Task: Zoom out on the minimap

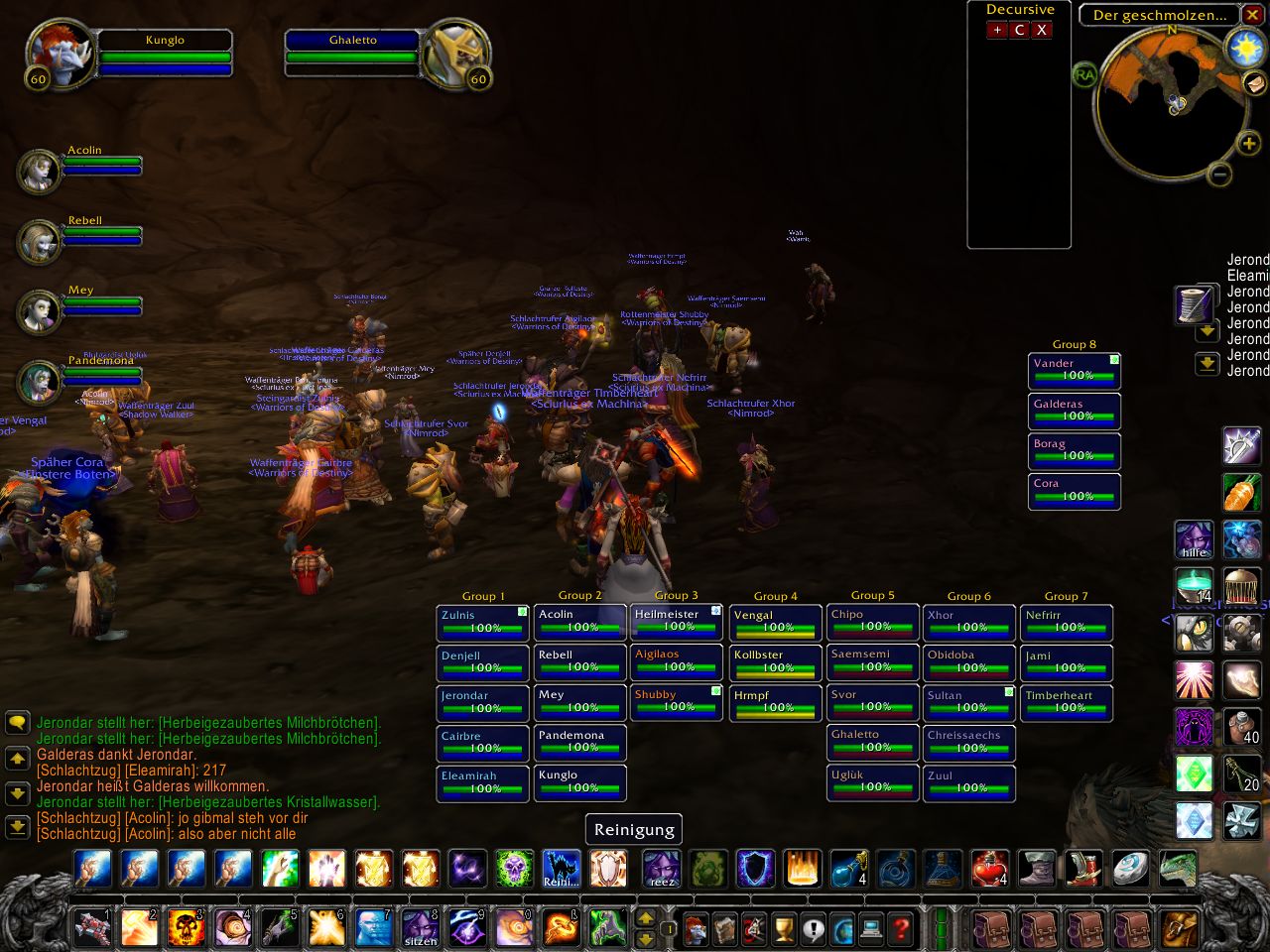Action: click(x=1219, y=175)
